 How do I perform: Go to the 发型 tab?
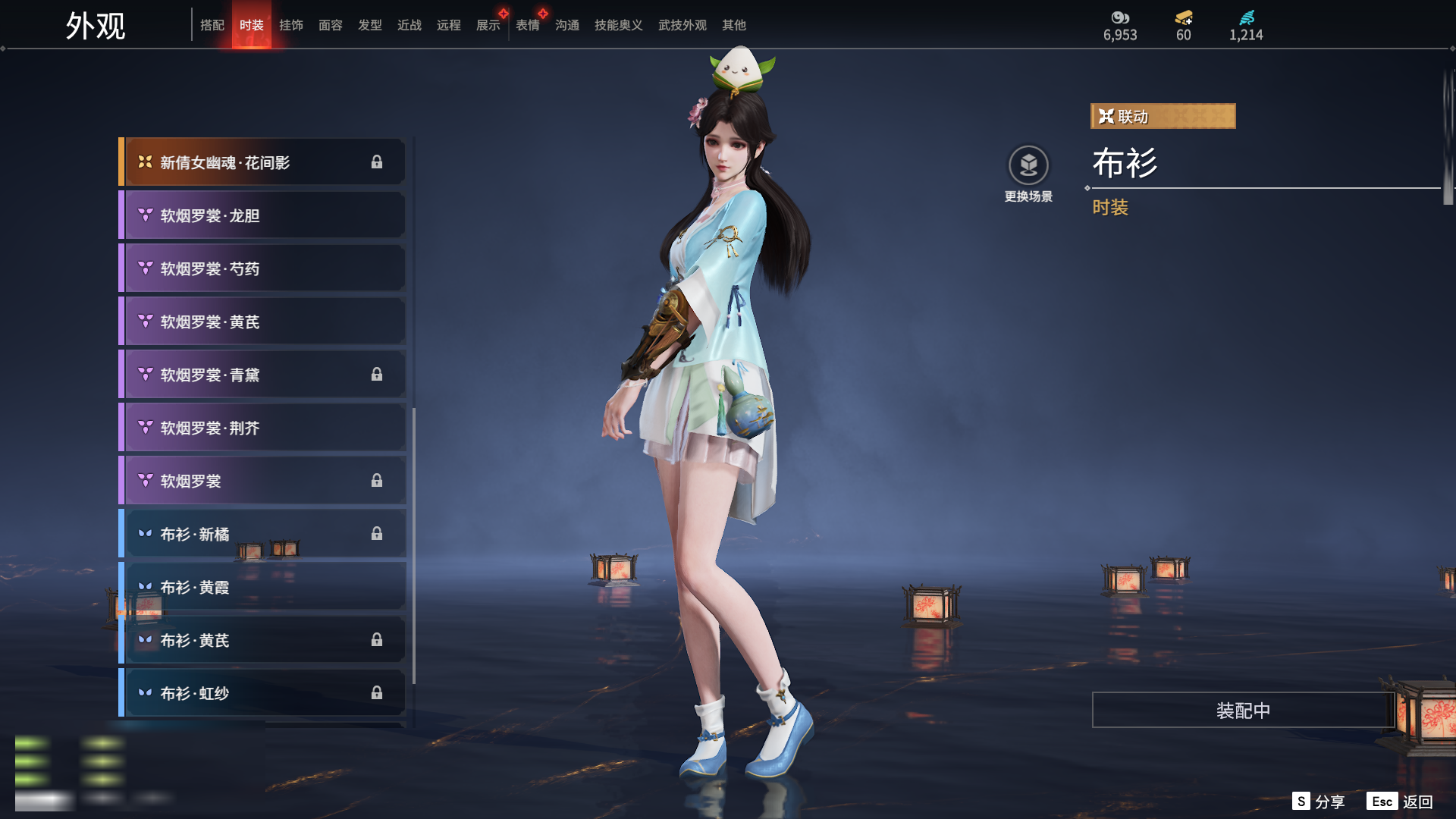[x=370, y=25]
